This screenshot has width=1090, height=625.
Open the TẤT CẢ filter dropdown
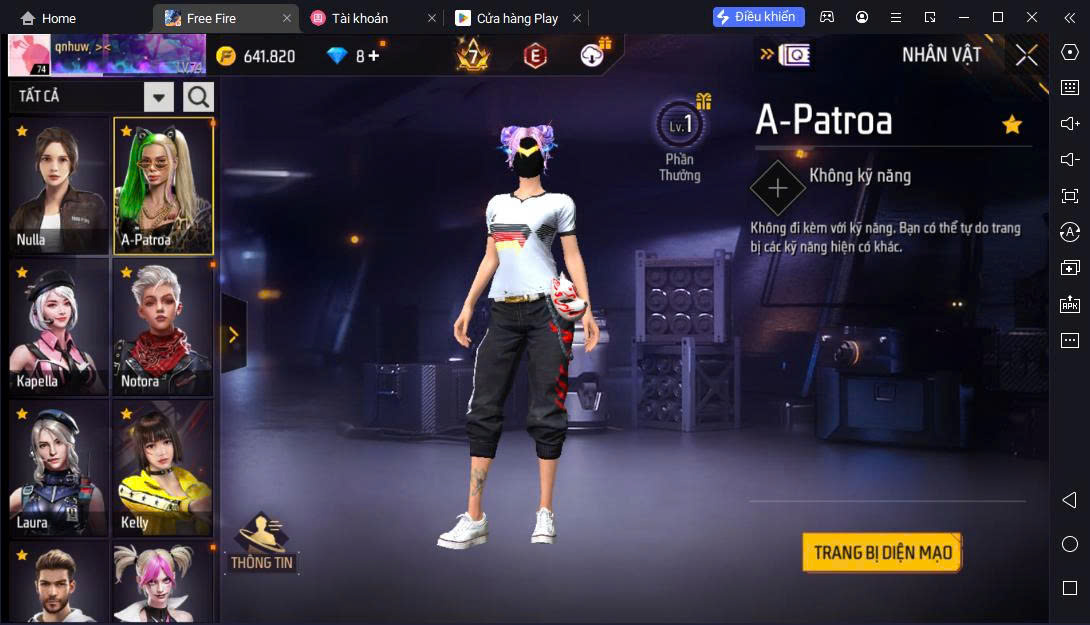159,97
